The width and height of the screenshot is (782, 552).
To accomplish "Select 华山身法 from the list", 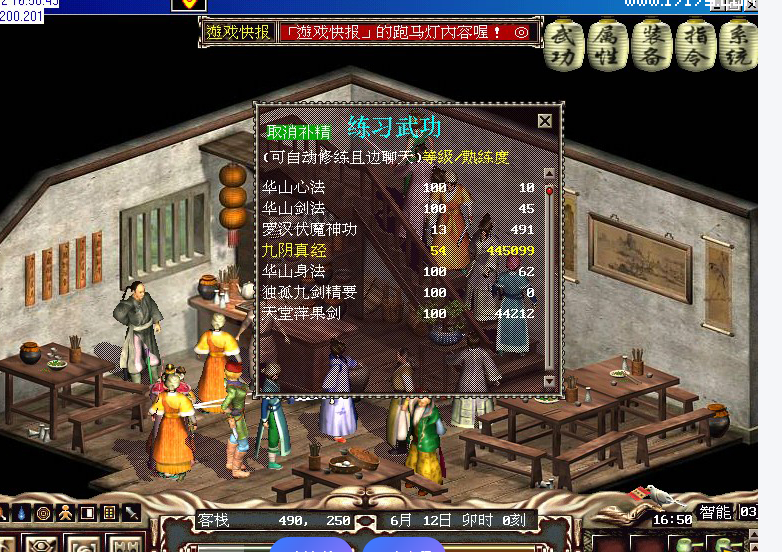I will point(294,271).
